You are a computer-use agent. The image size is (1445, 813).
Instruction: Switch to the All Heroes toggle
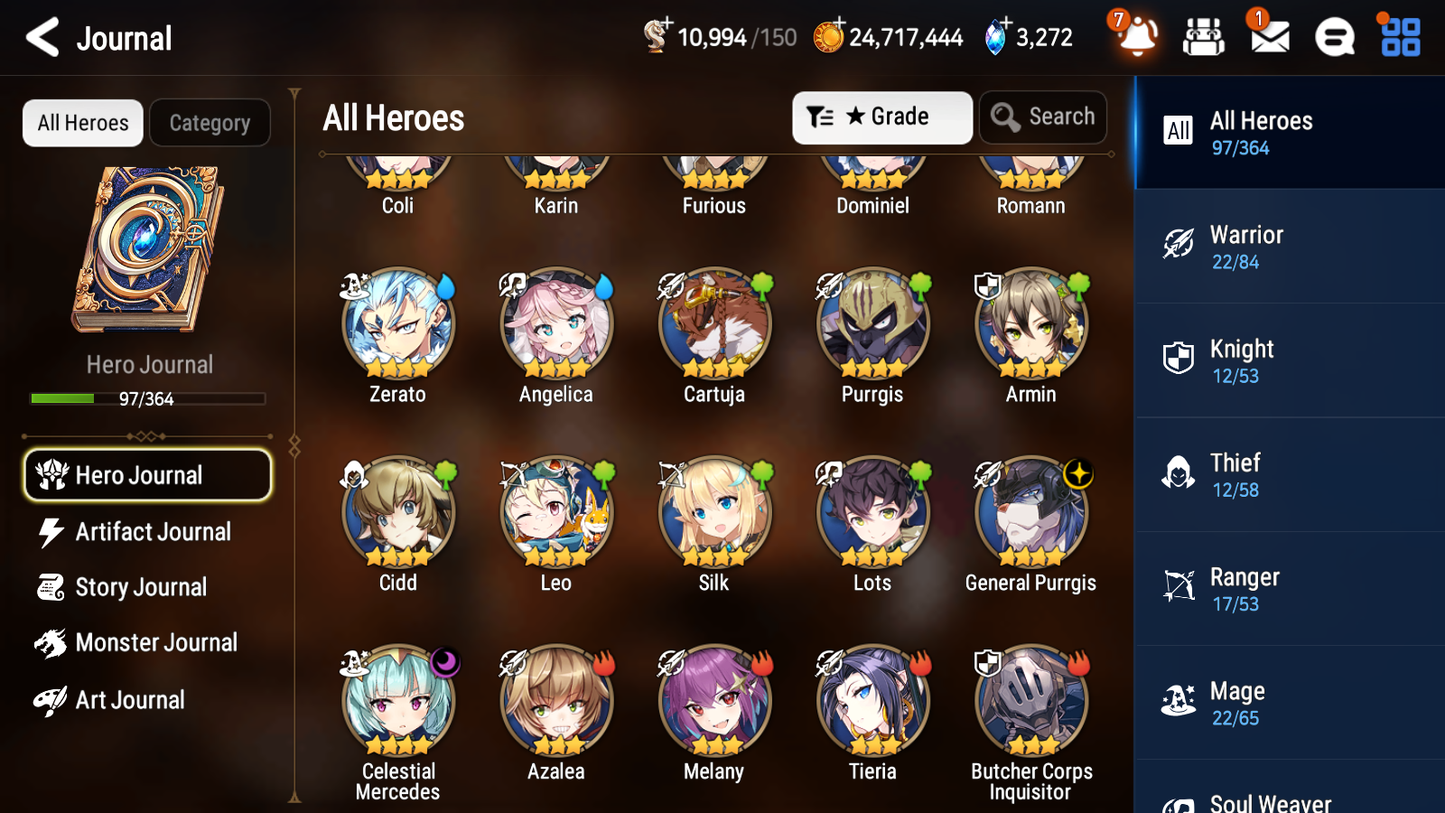(82, 122)
